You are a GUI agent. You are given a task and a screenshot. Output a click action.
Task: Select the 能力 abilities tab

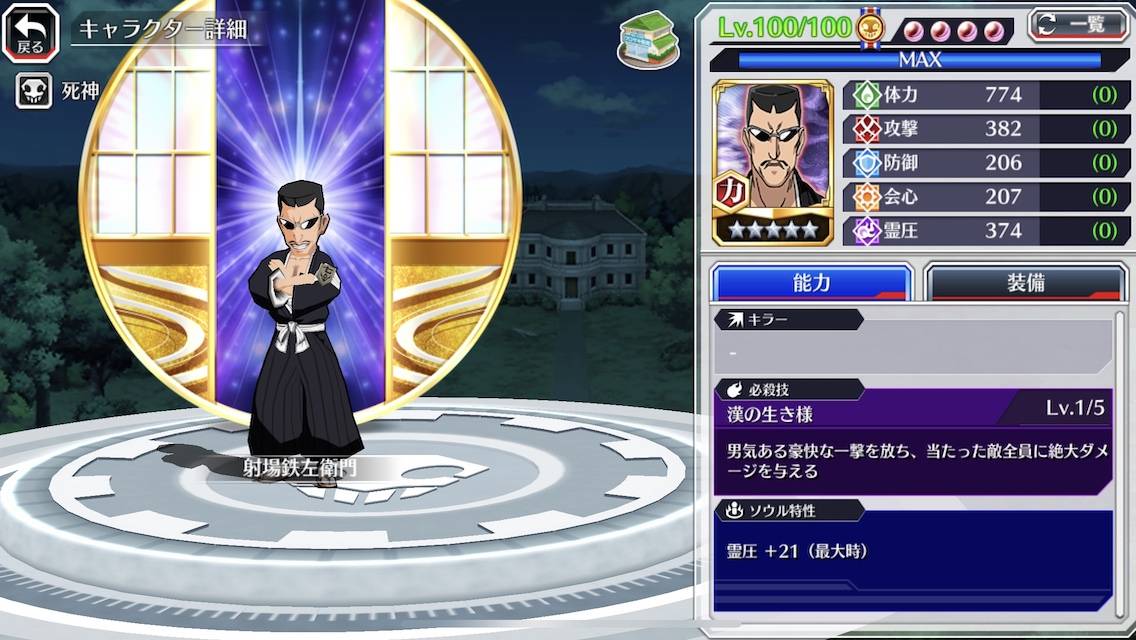(x=811, y=283)
